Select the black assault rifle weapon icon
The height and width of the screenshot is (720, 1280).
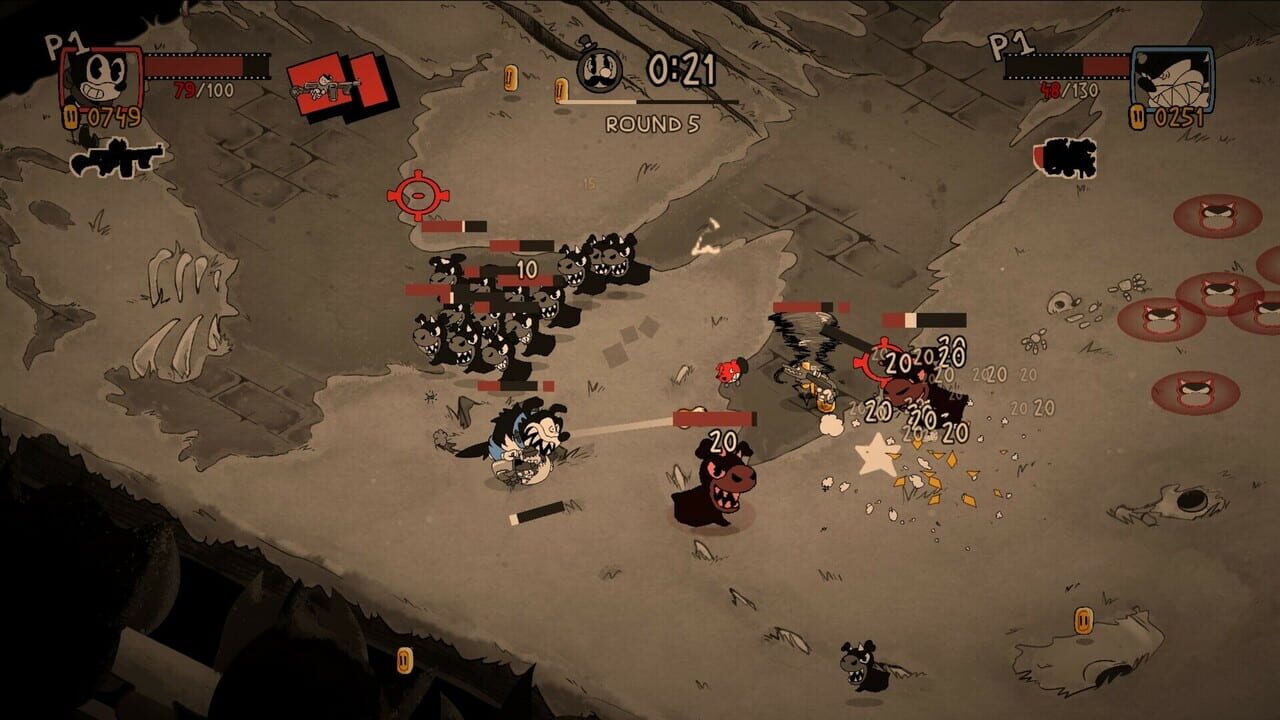[113, 158]
